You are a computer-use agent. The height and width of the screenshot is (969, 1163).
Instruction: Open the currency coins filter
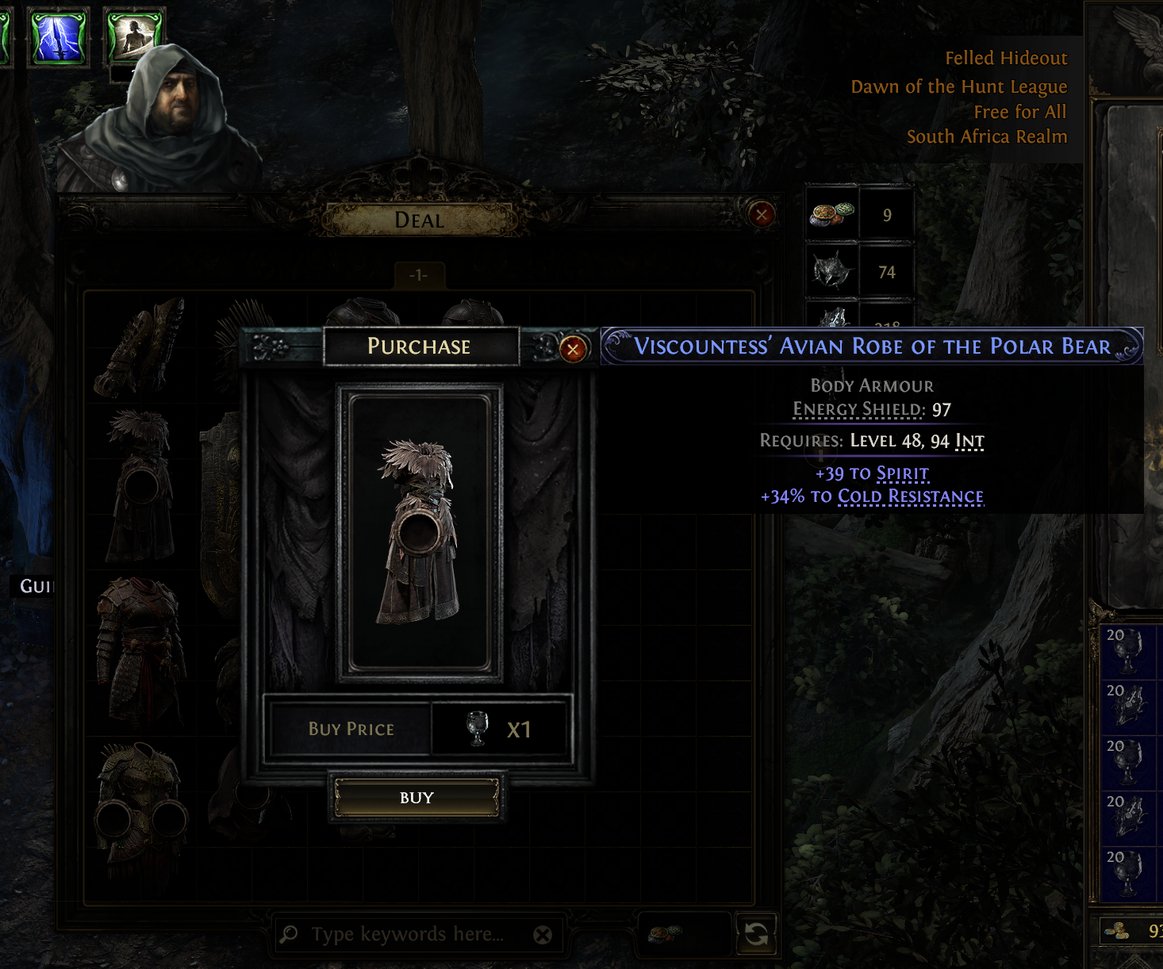coord(665,935)
